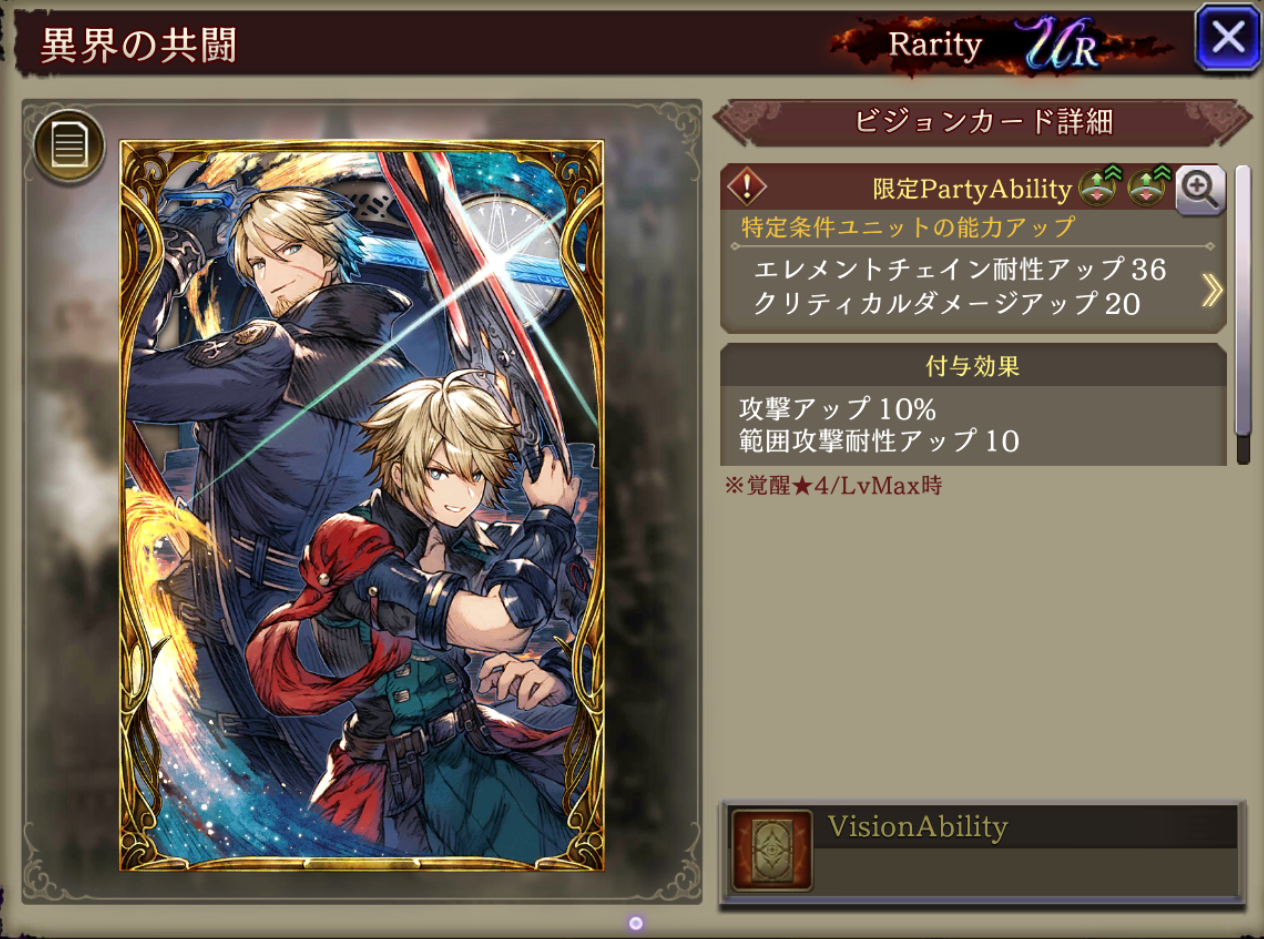Close the vision card detail window

tap(1227, 38)
